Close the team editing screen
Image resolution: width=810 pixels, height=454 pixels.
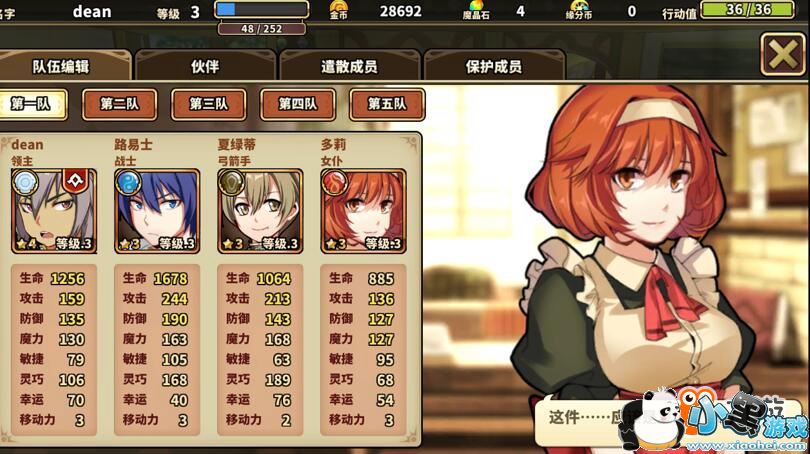click(782, 54)
